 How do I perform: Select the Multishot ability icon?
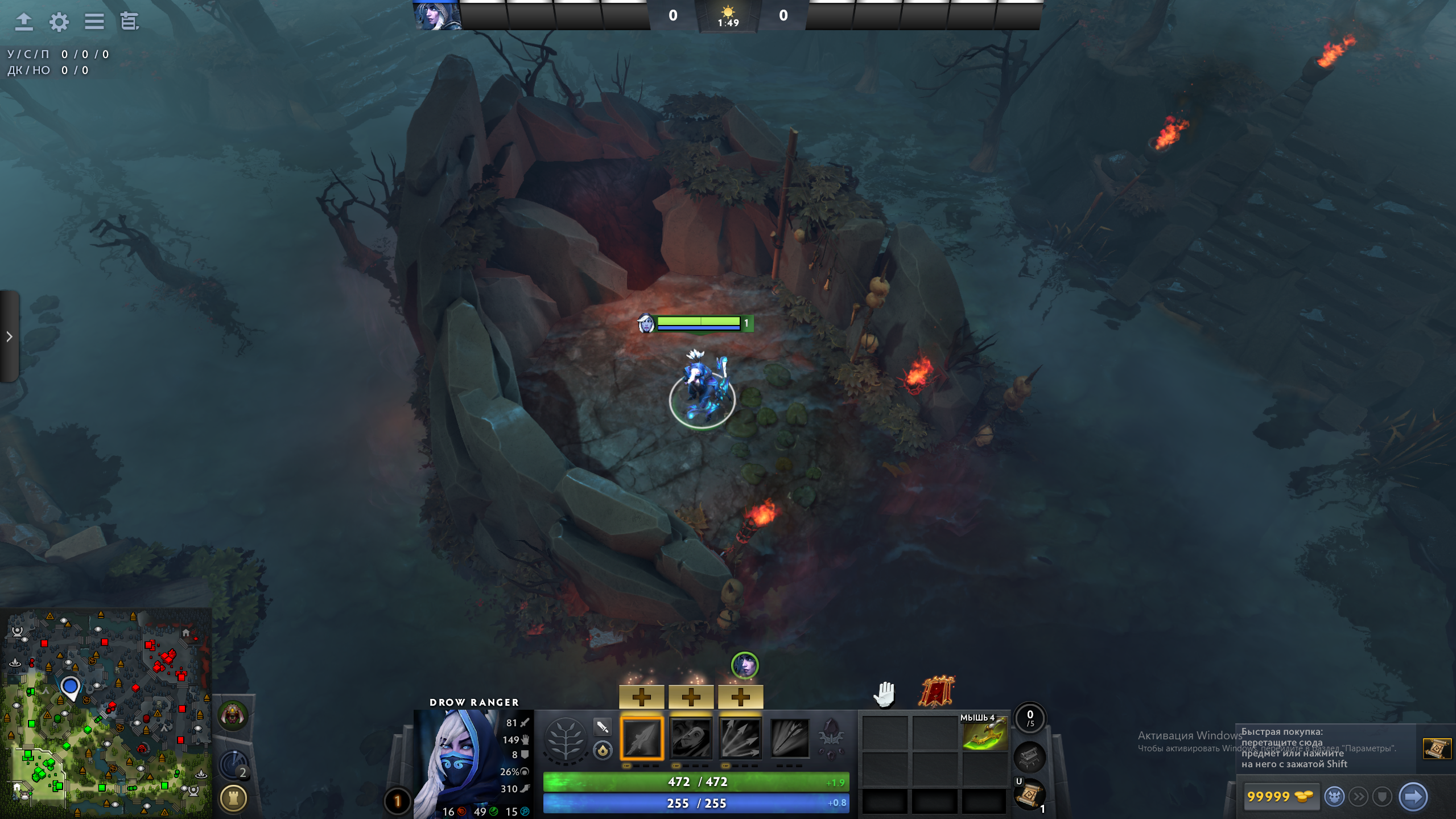tap(740, 738)
